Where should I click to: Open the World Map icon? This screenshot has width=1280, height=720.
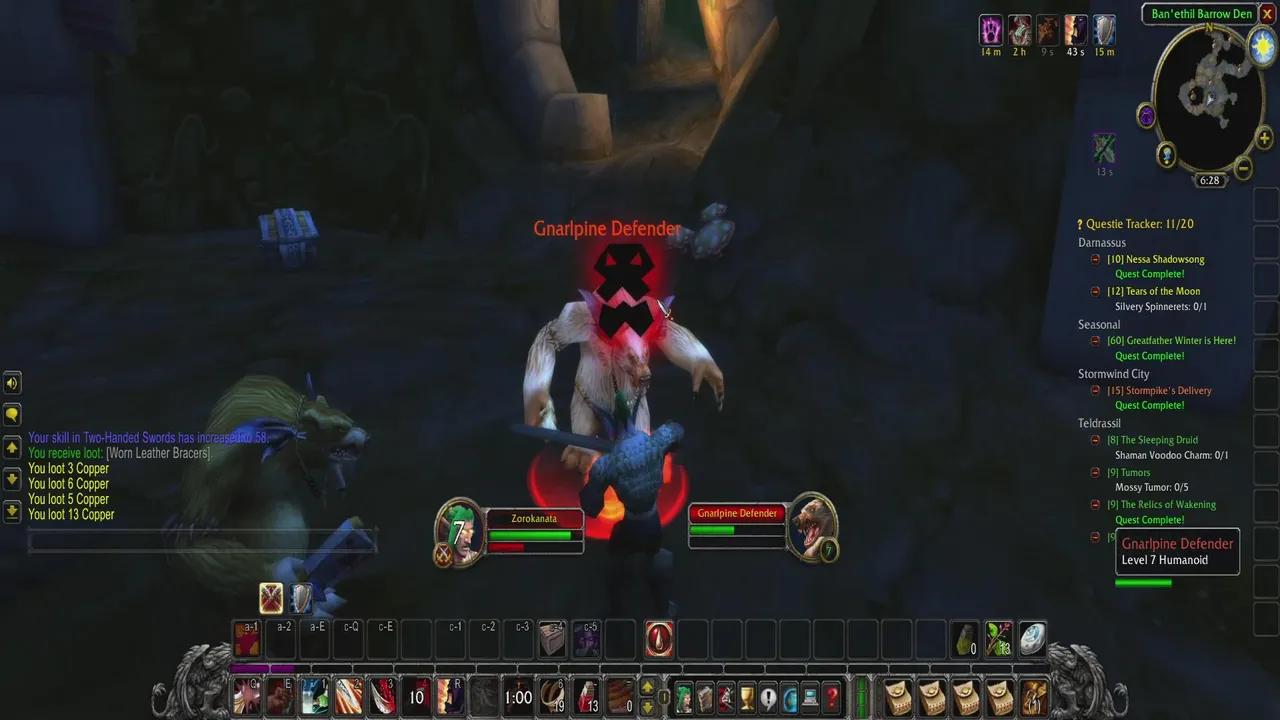[x=789, y=697]
